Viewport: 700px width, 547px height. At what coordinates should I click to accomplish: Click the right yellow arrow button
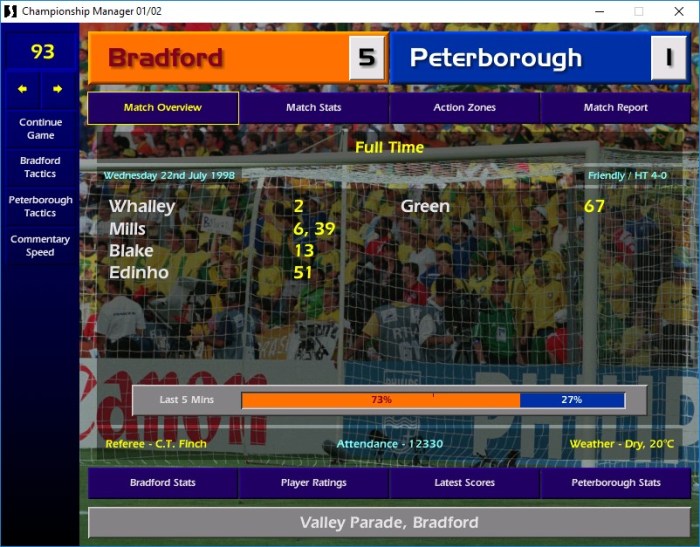point(57,89)
